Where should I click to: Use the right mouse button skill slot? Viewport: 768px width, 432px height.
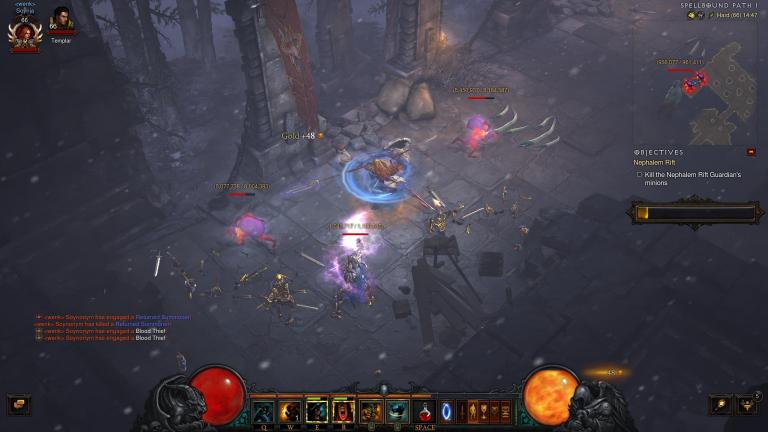coord(398,410)
